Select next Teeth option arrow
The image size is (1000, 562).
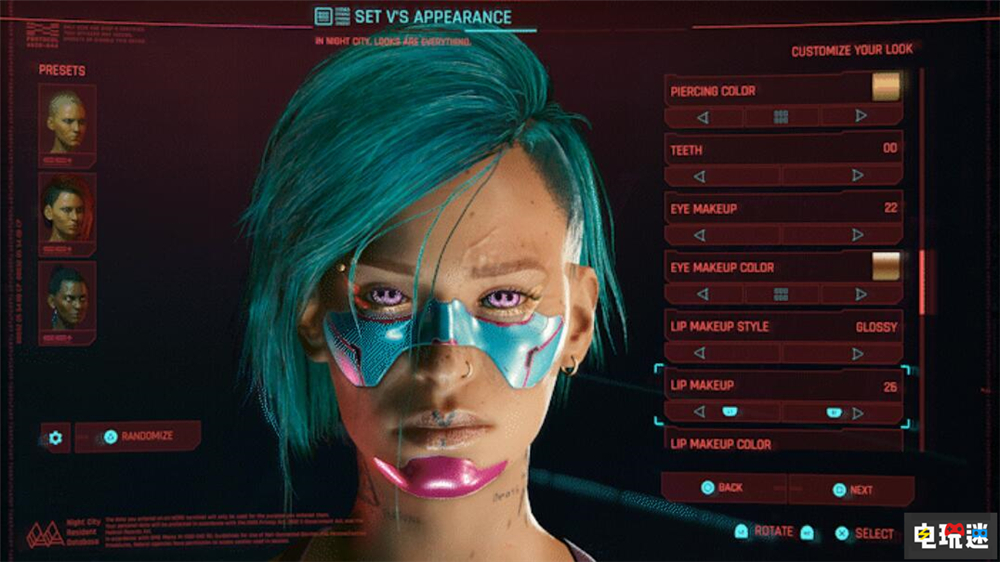pos(858,176)
